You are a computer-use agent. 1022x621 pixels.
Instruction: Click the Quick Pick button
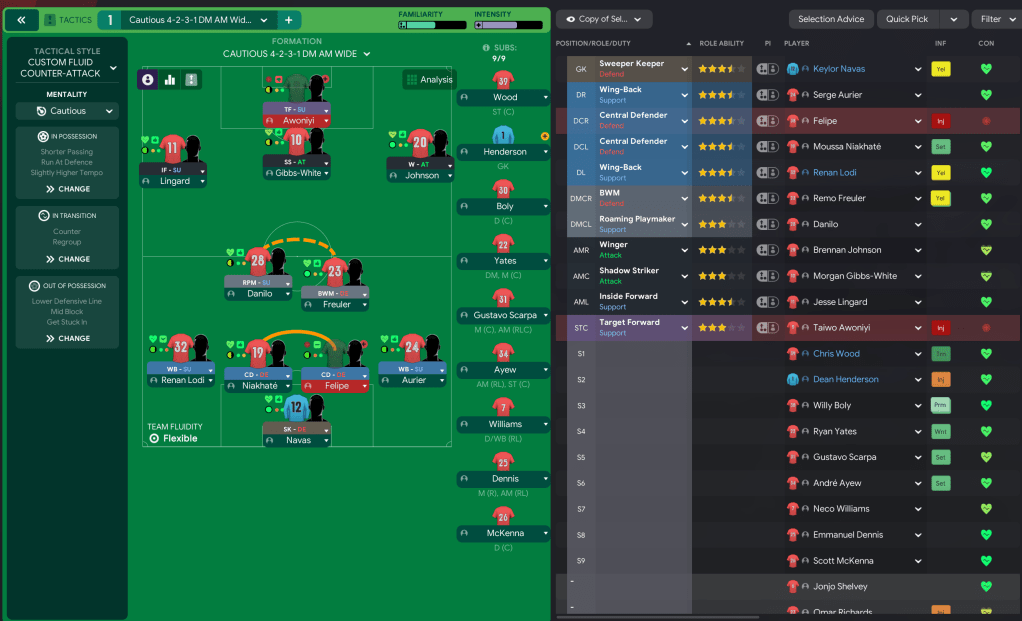tap(906, 19)
